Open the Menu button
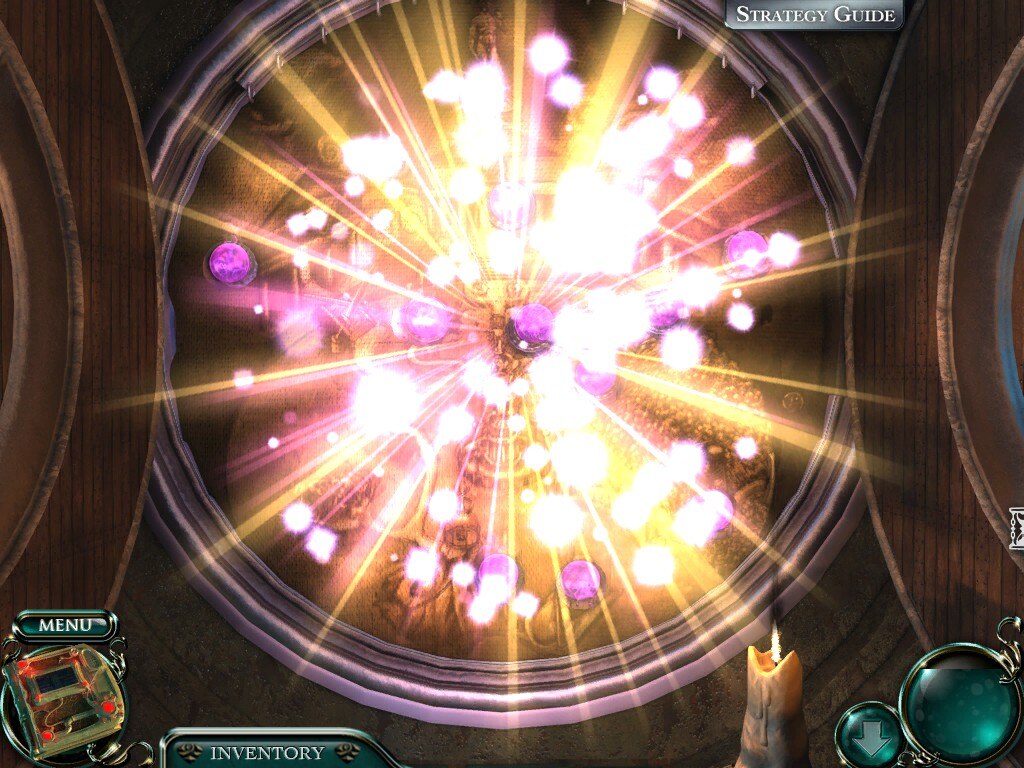1024x768 pixels. [x=65, y=626]
